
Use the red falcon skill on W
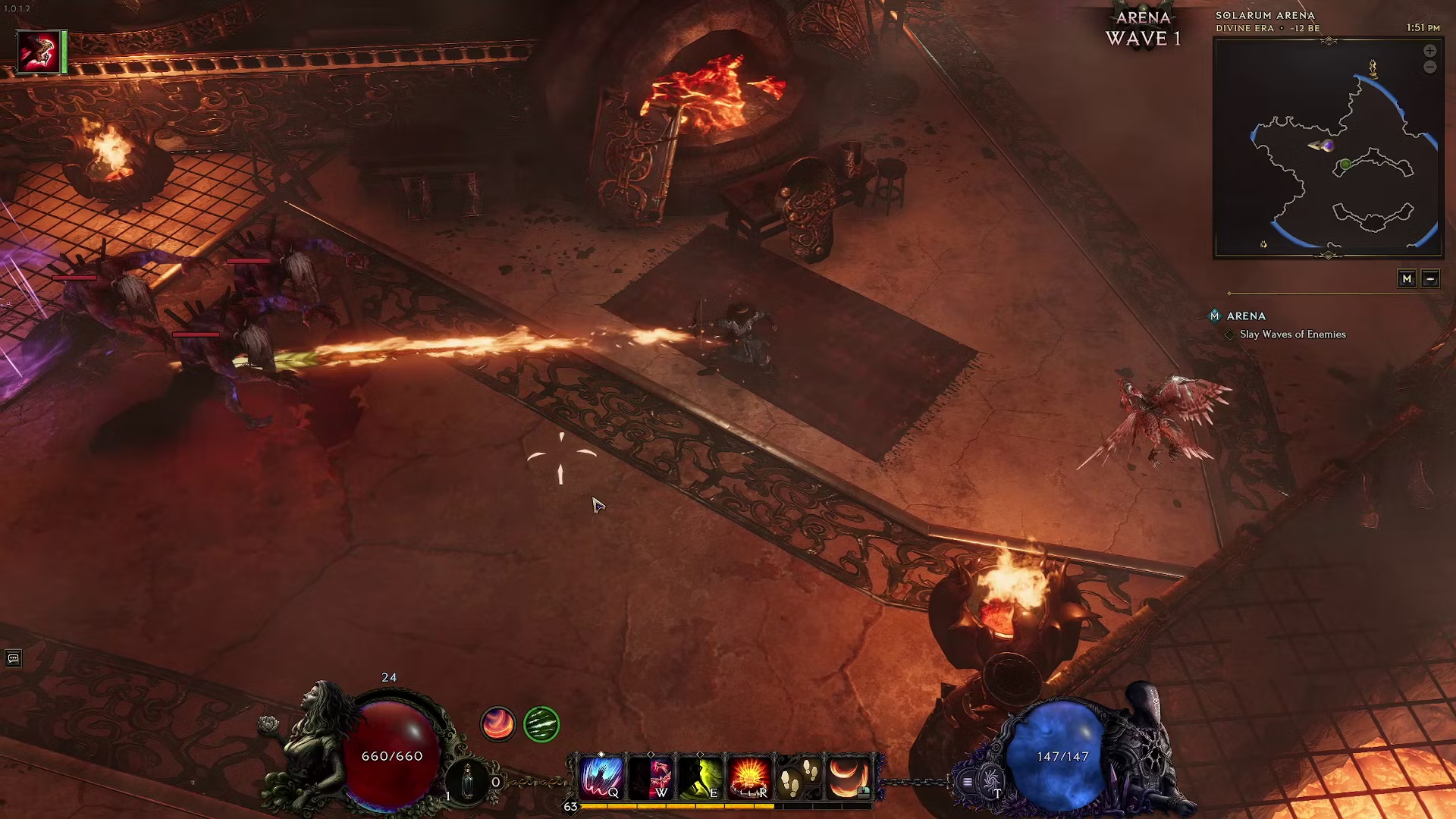pos(652,777)
